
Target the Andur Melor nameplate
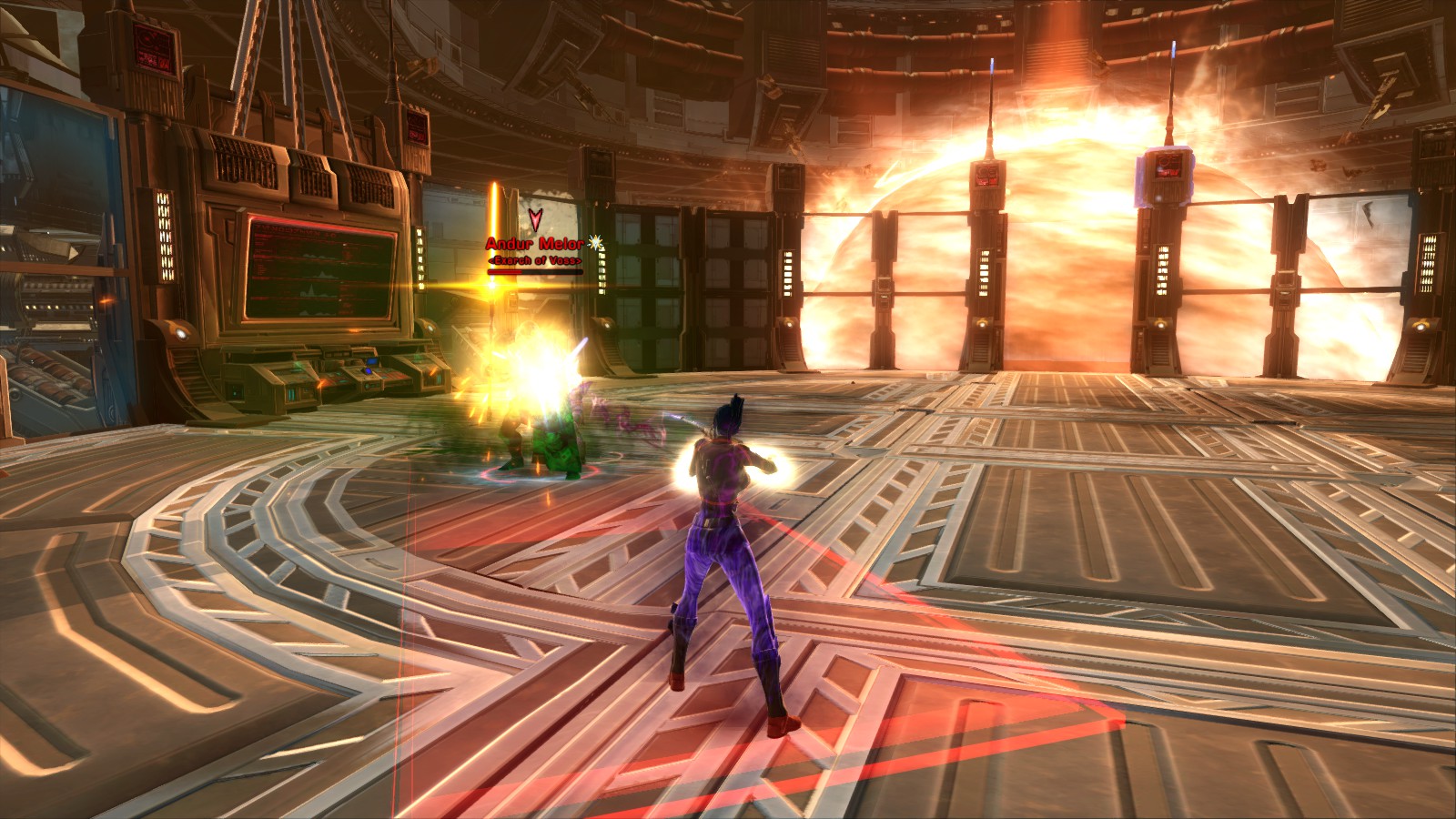coord(534,244)
